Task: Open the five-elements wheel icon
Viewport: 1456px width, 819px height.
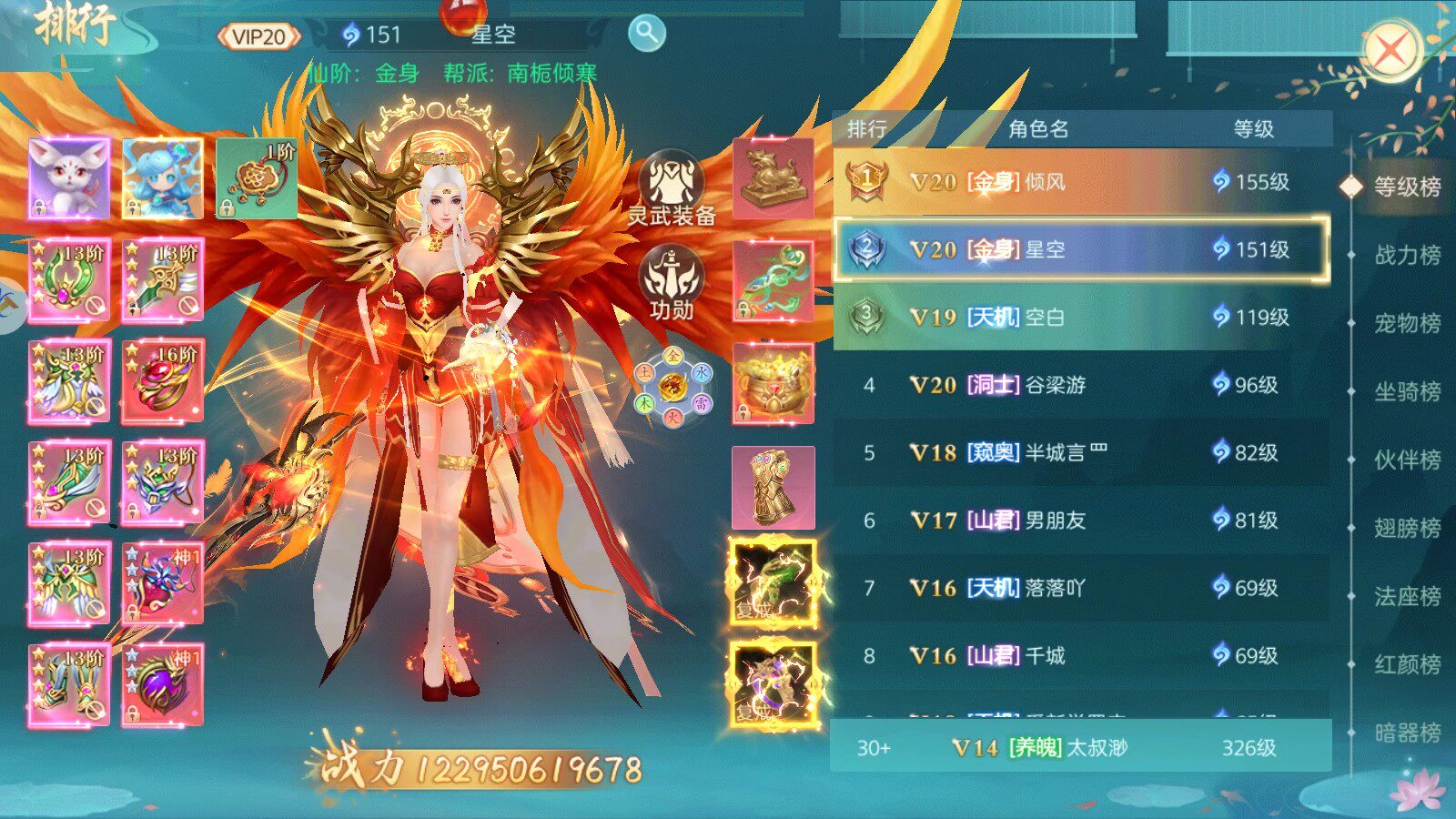Action: point(673,385)
